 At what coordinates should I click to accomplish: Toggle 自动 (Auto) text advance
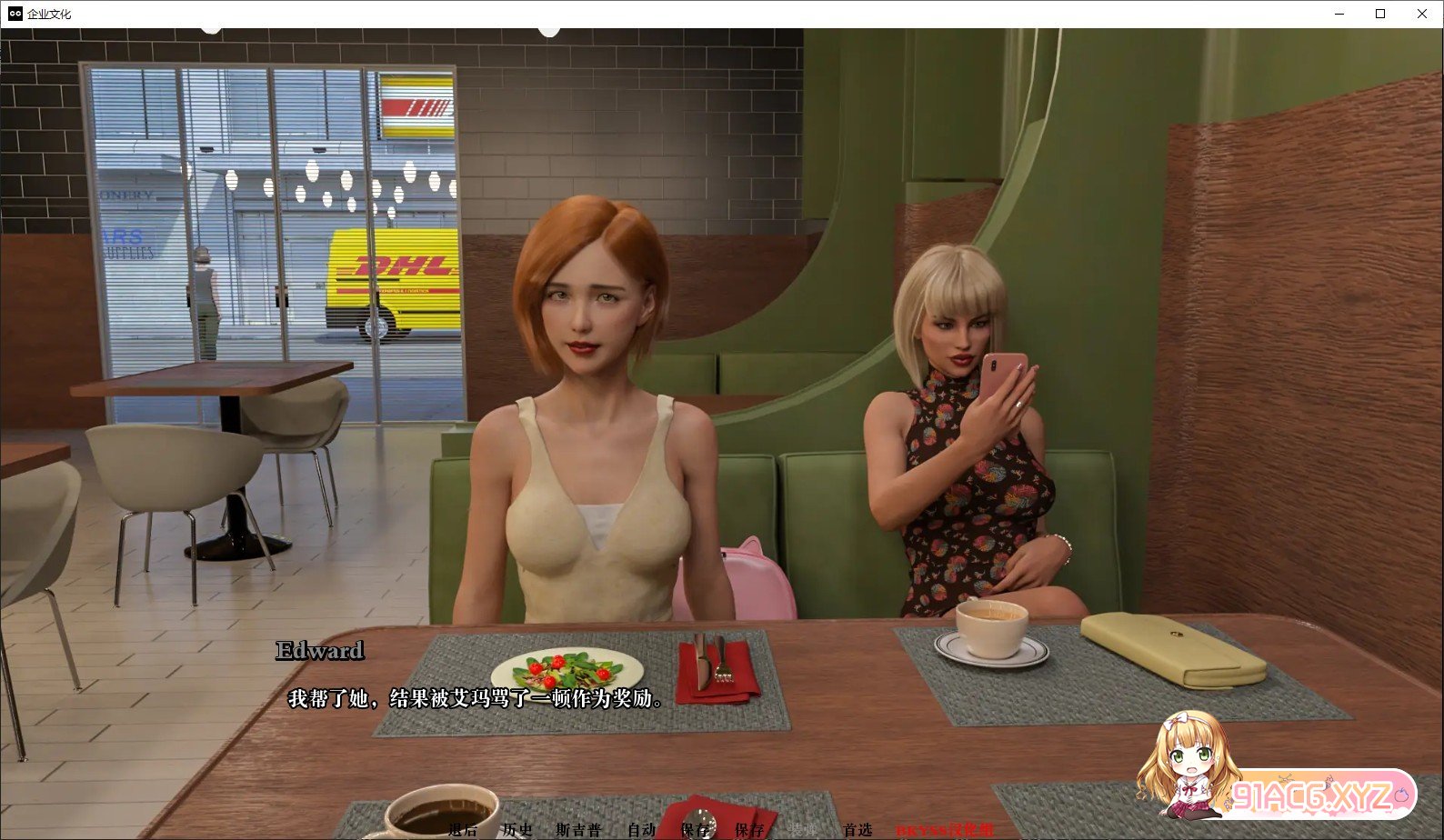pyautogui.click(x=641, y=829)
